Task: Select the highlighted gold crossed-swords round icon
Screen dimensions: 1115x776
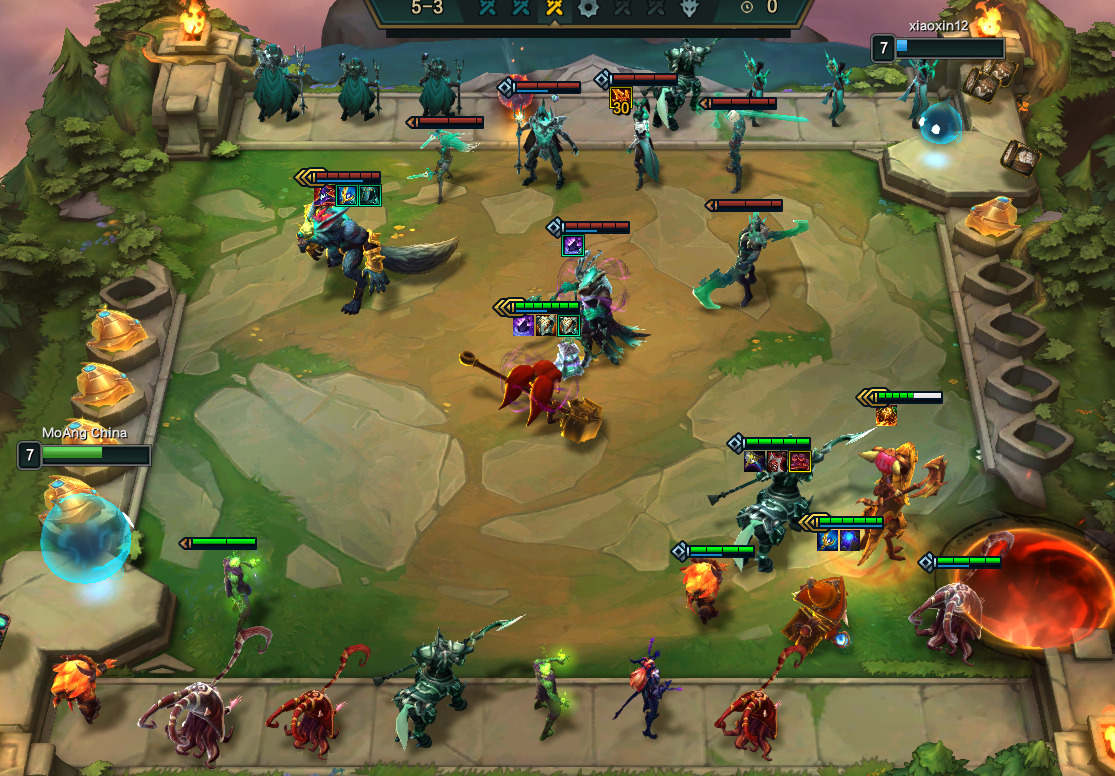Action: click(554, 8)
